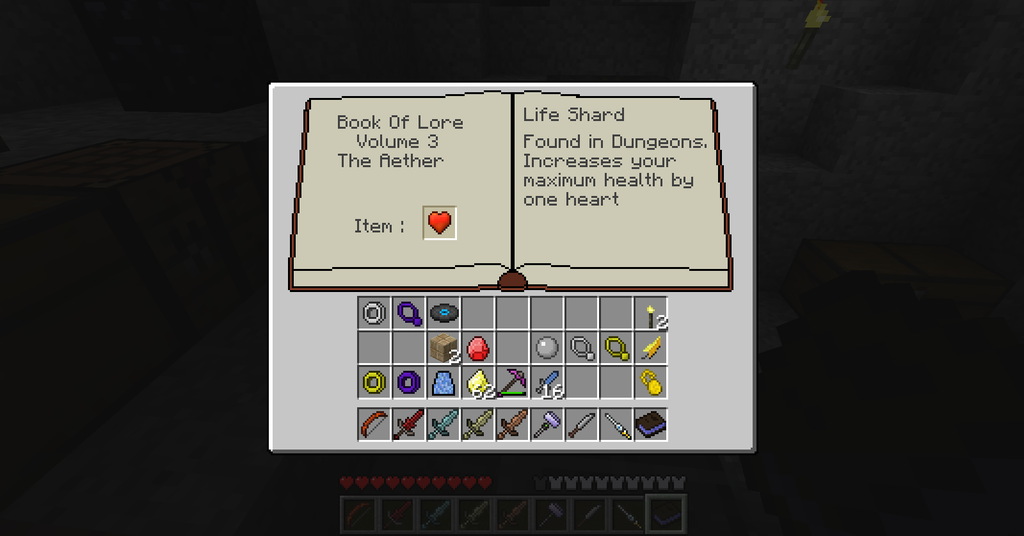Pick up the purple pendant
The width and height of the screenshot is (1024, 536).
click(408, 313)
